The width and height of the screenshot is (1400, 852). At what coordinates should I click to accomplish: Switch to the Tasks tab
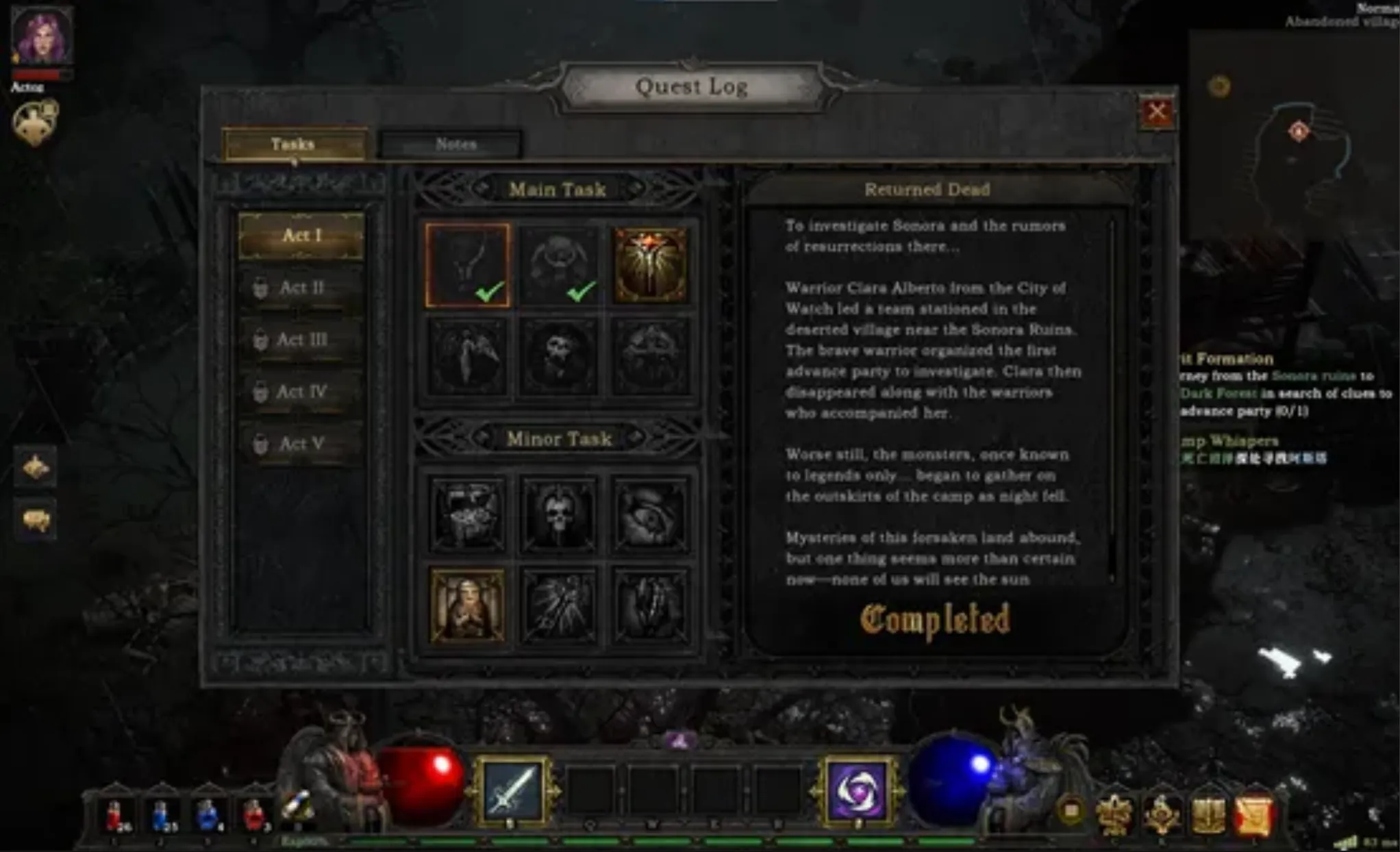click(292, 142)
